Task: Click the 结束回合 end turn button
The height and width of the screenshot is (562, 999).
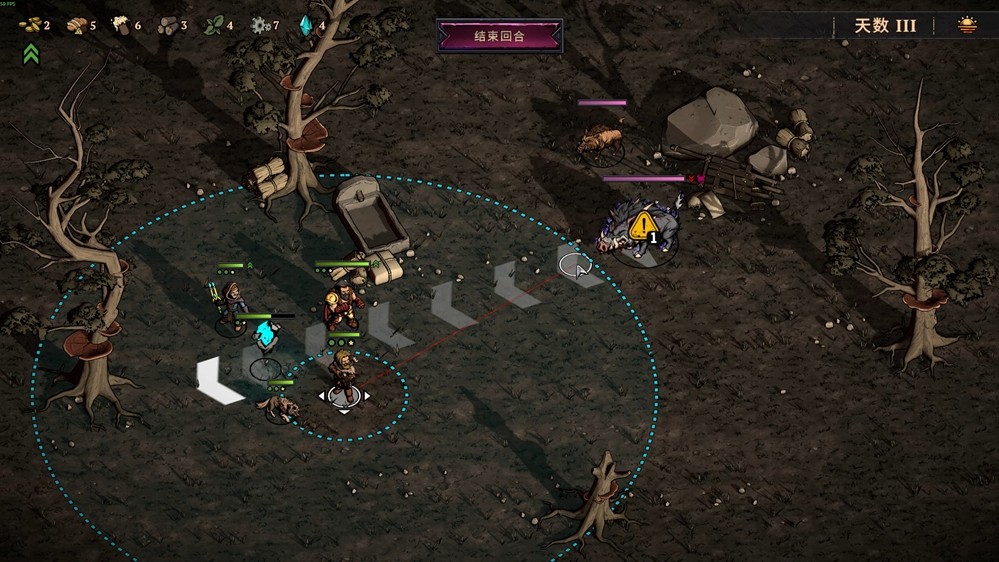Action: pyautogui.click(x=499, y=37)
